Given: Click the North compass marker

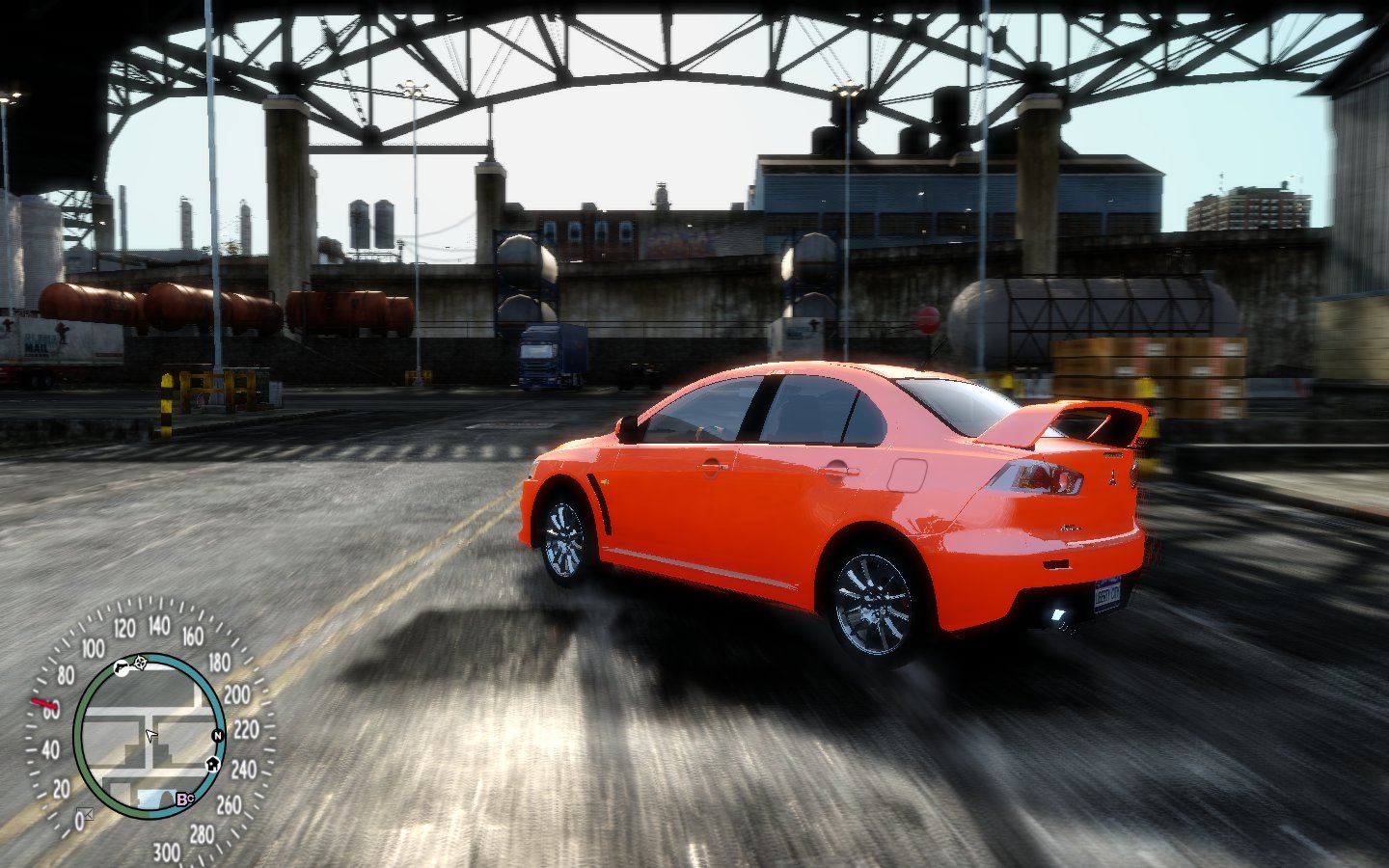Looking at the screenshot, I should [218, 736].
